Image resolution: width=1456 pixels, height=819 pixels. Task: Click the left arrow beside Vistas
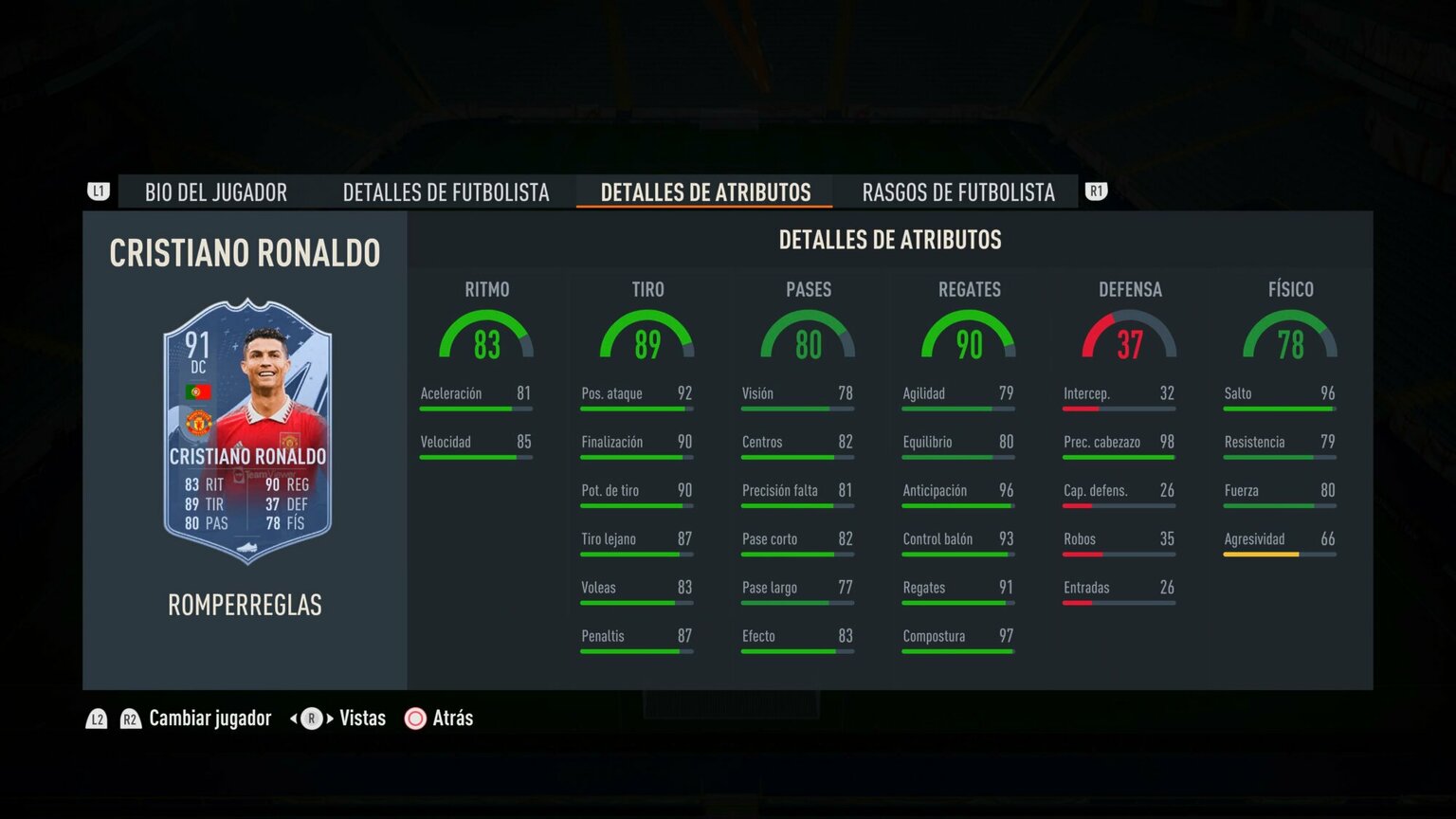click(292, 719)
